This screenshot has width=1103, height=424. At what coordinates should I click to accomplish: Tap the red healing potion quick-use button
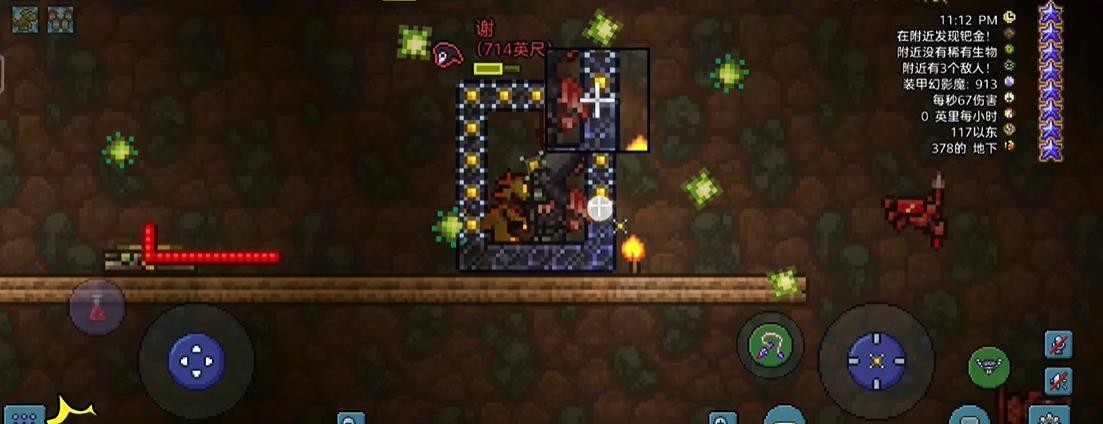click(98, 307)
